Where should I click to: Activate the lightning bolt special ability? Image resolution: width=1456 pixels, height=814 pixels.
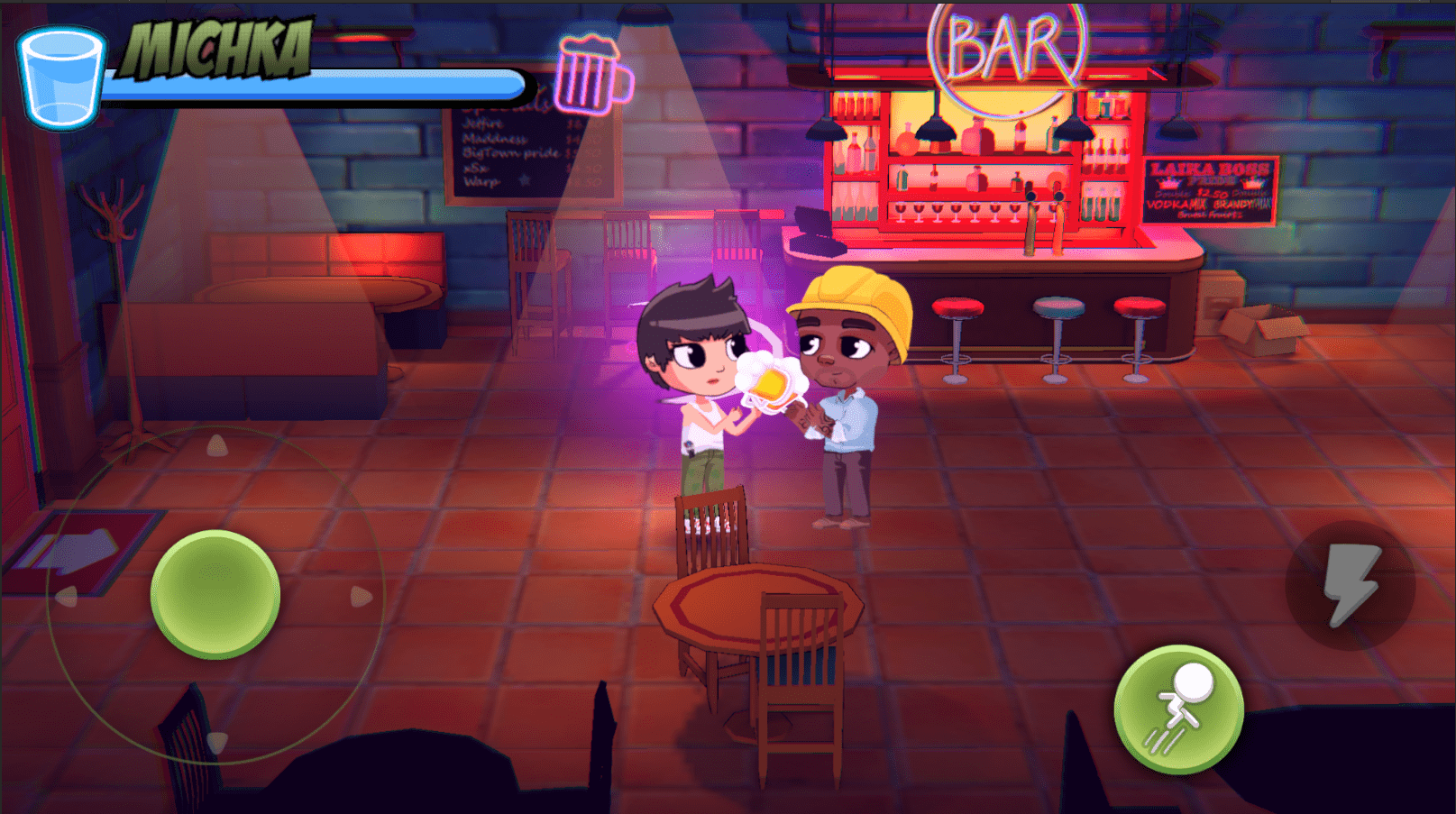[1350, 585]
